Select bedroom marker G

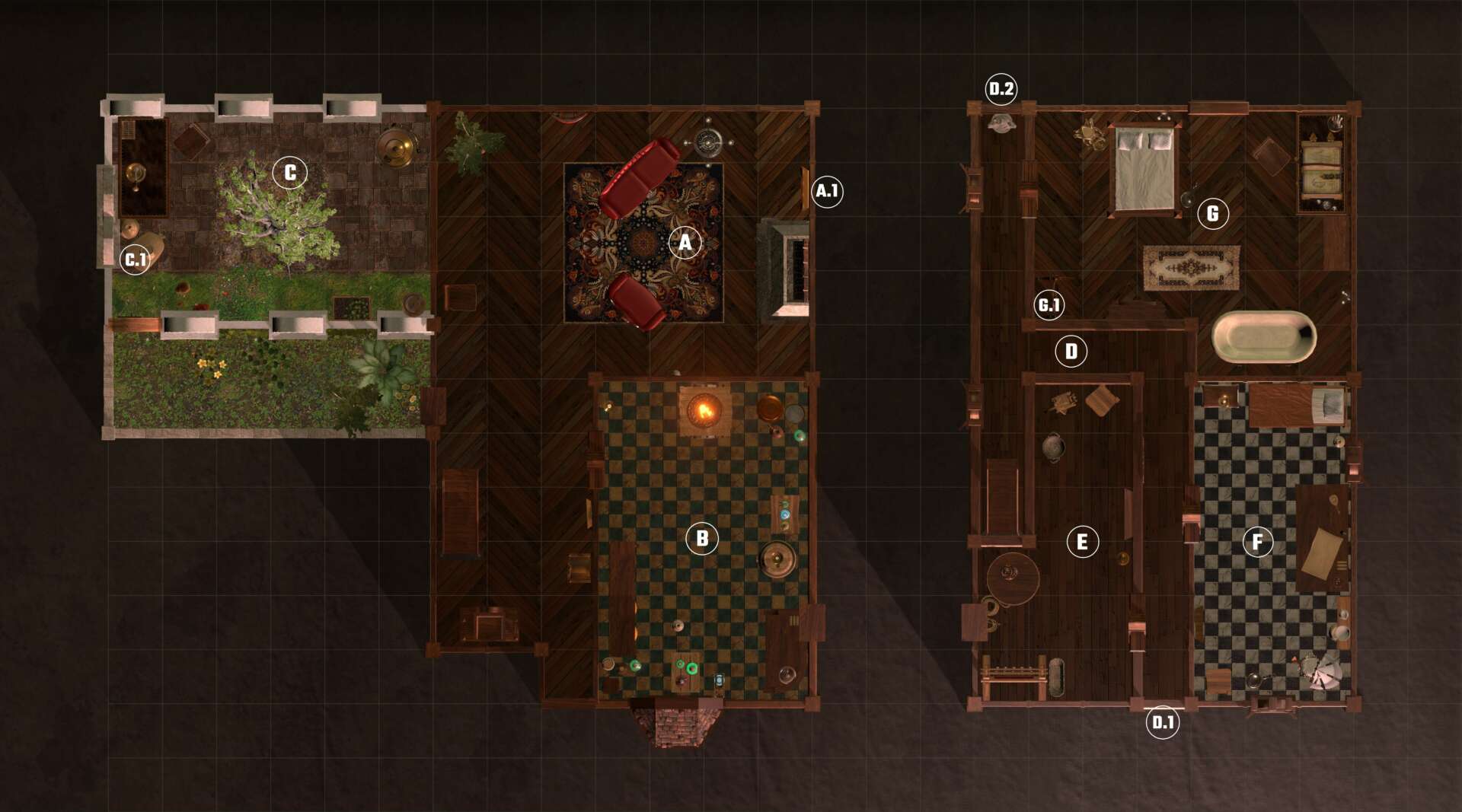(1213, 214)
